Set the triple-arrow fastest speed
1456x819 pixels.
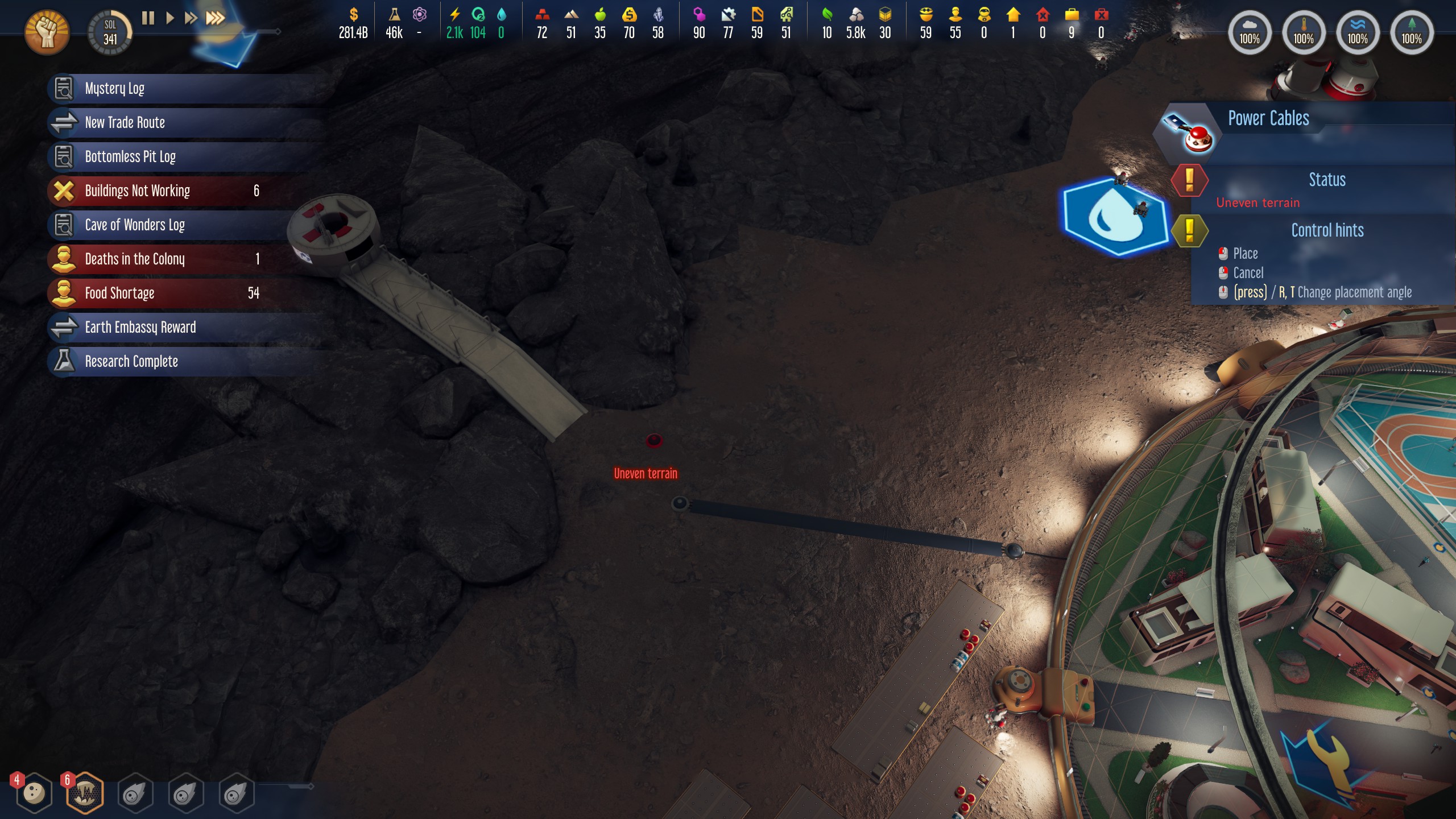tap(215, 18)
